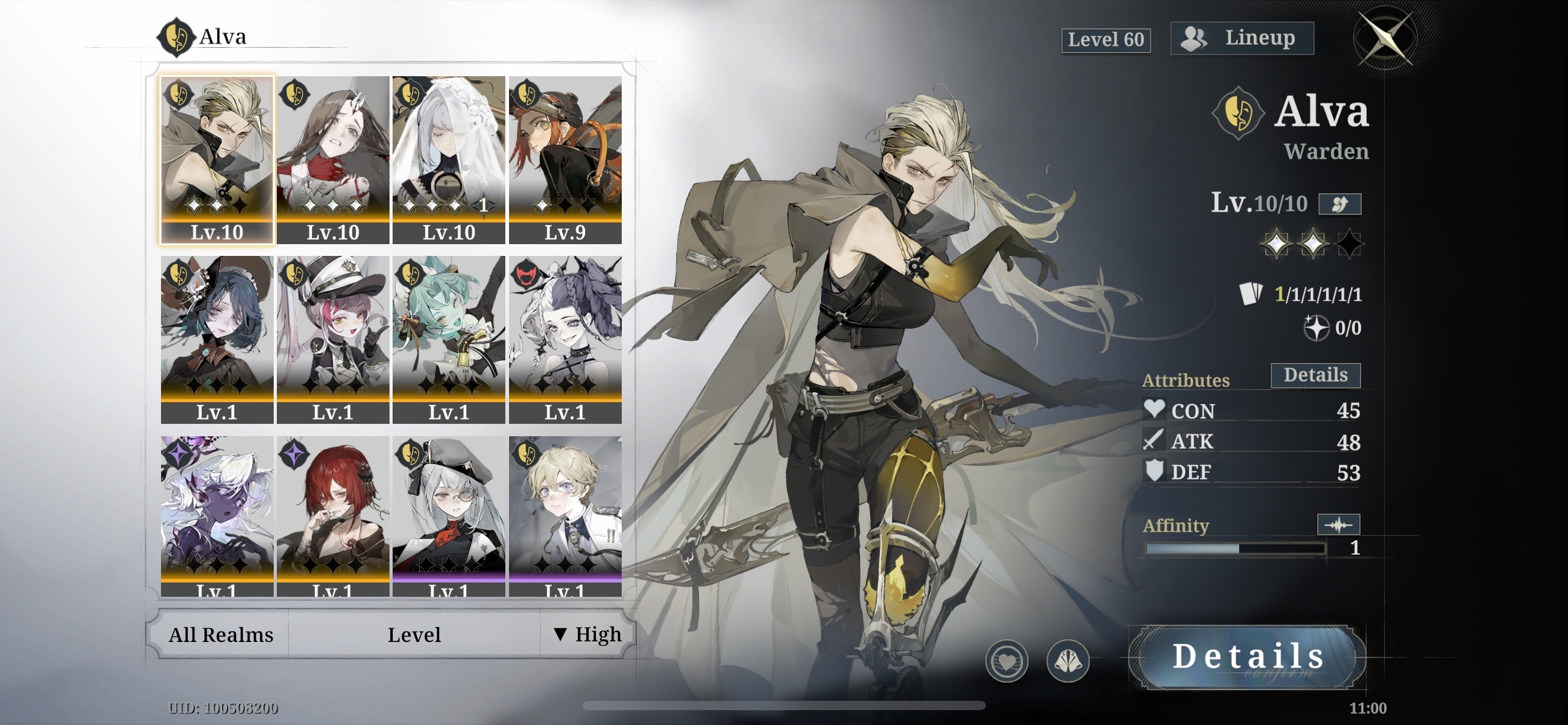This screenshot has width=1568, height=725.
Task: Show attribute Details
Action: pos(1315,376)
